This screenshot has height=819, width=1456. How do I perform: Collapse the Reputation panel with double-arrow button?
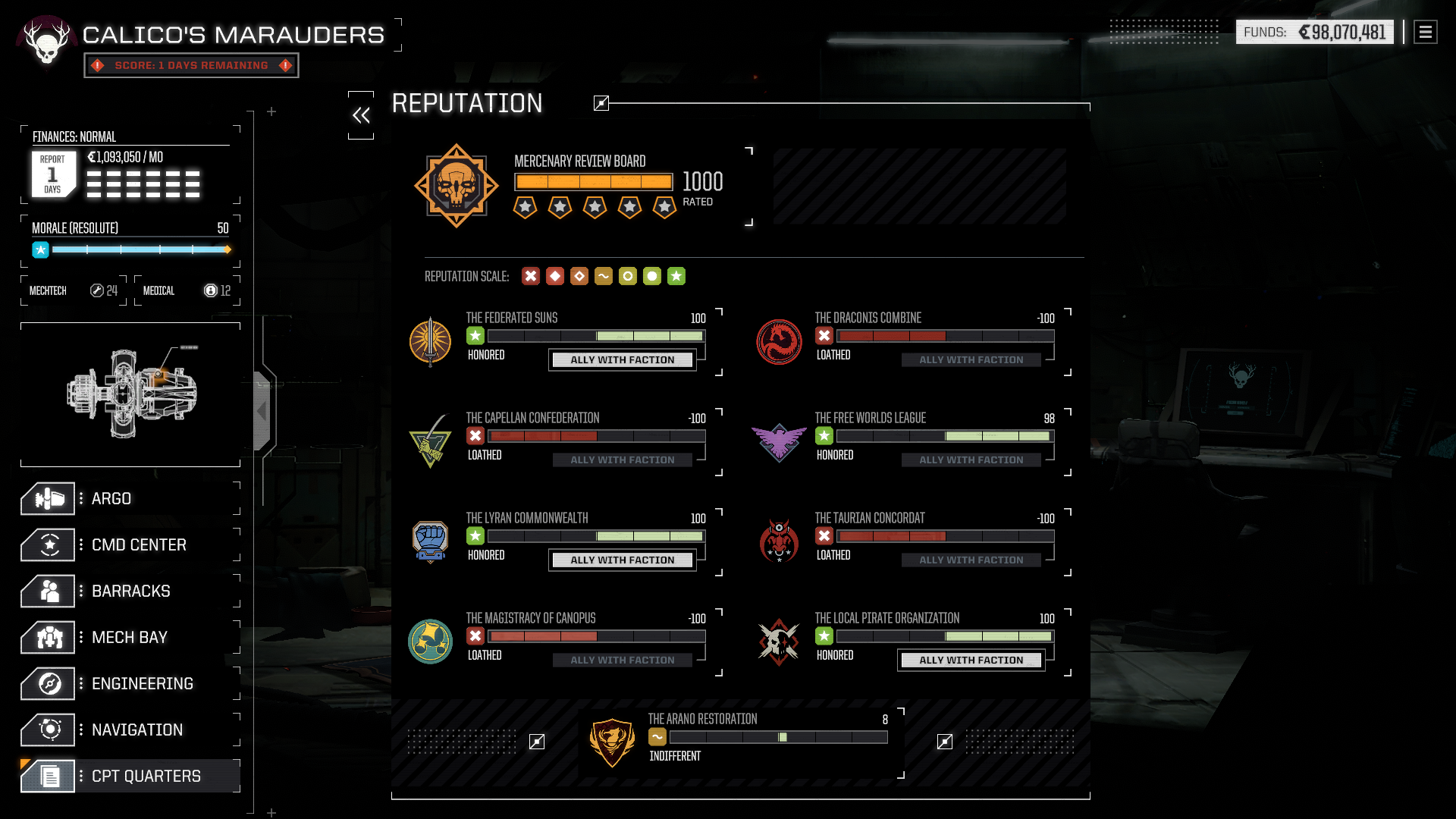tap(361, 115)
